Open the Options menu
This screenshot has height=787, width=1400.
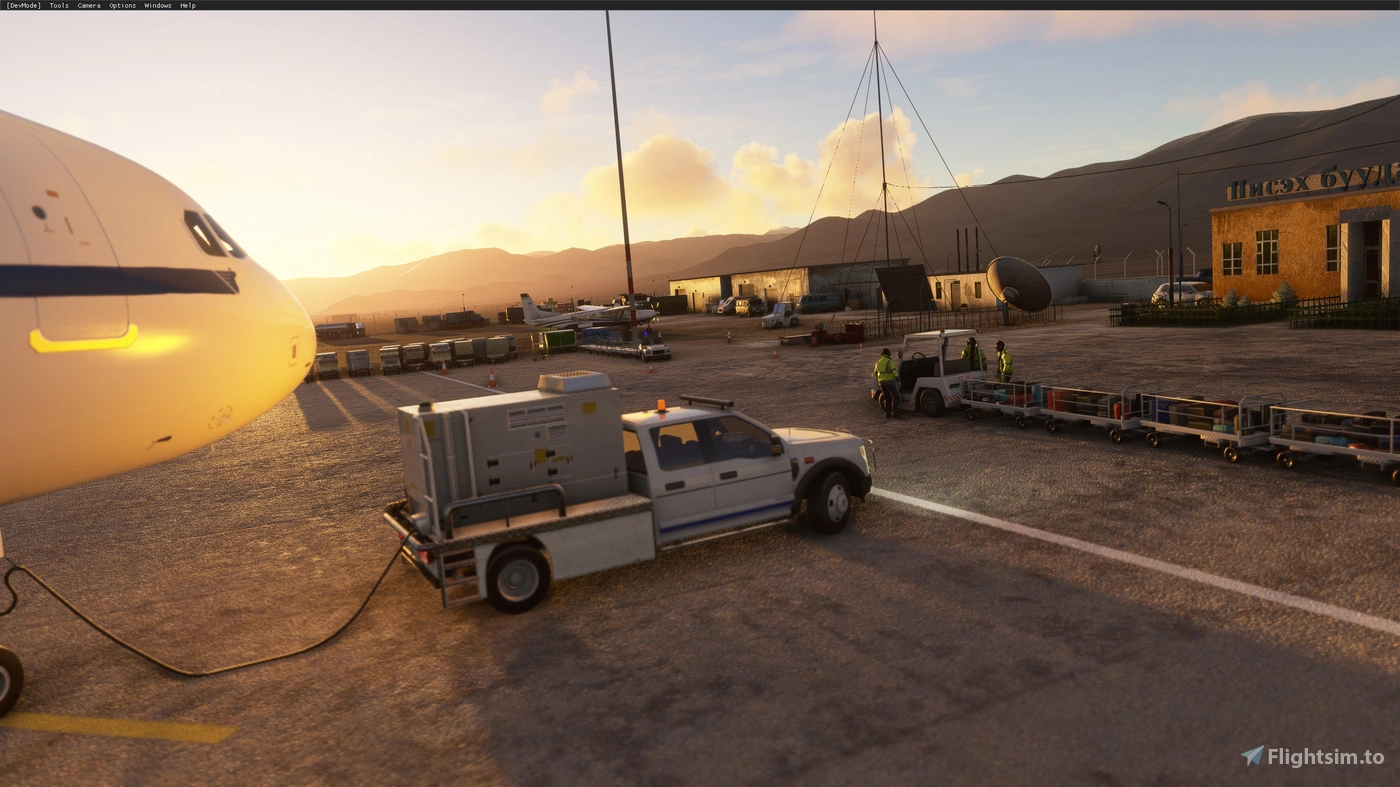(x=120, y=4)
